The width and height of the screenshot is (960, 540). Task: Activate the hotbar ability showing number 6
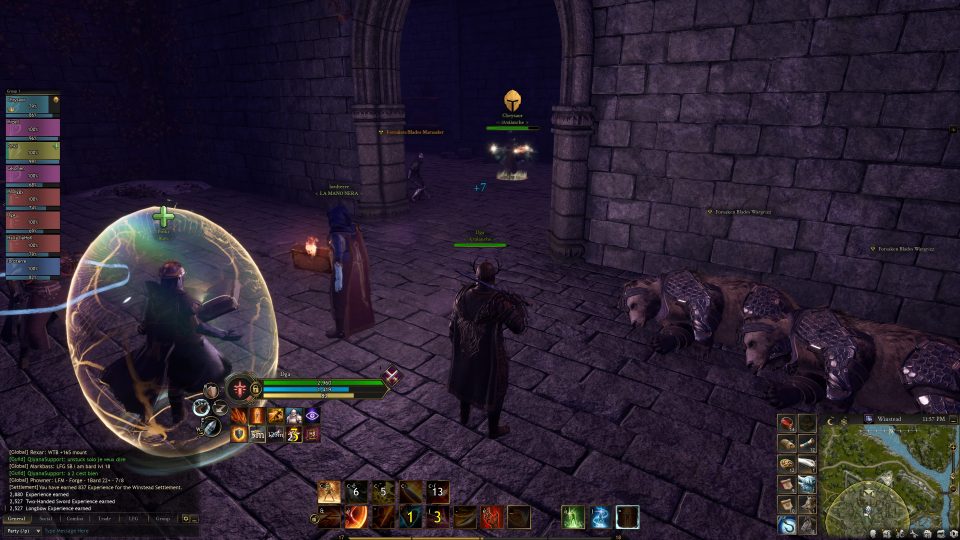click(x=355, y=492)
